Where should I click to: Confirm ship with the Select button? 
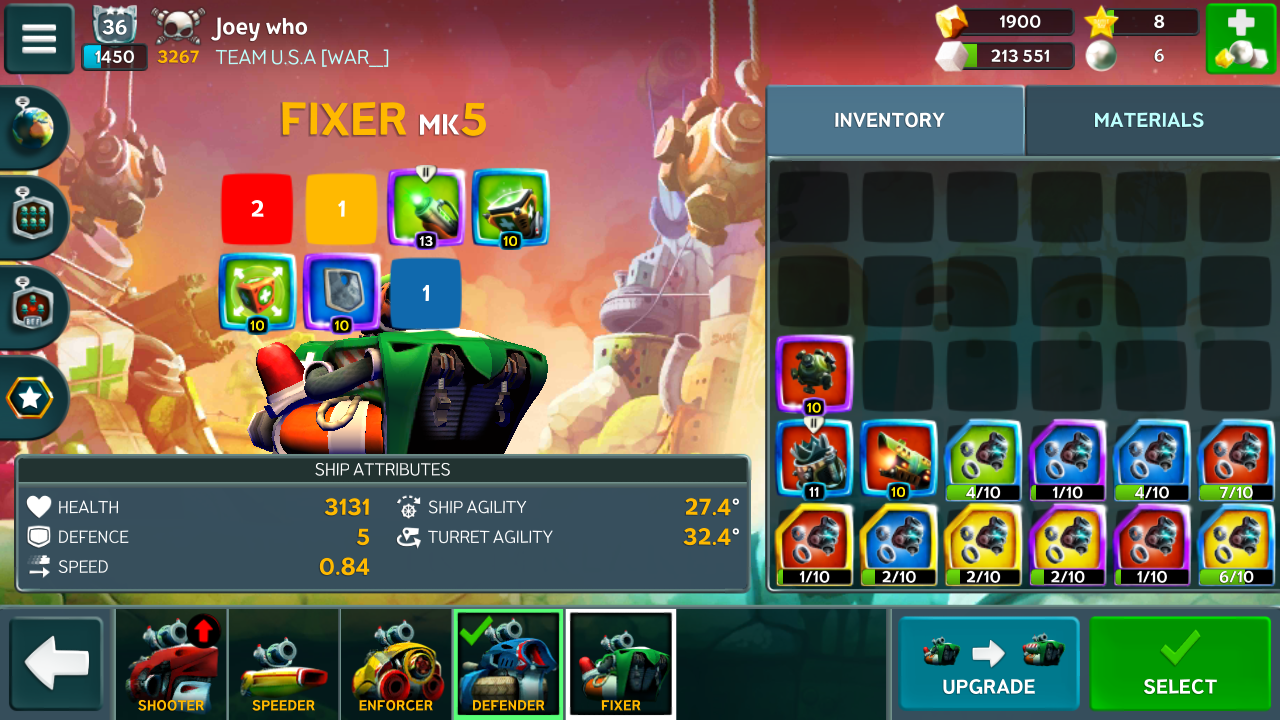click(x=1180, y=664)
